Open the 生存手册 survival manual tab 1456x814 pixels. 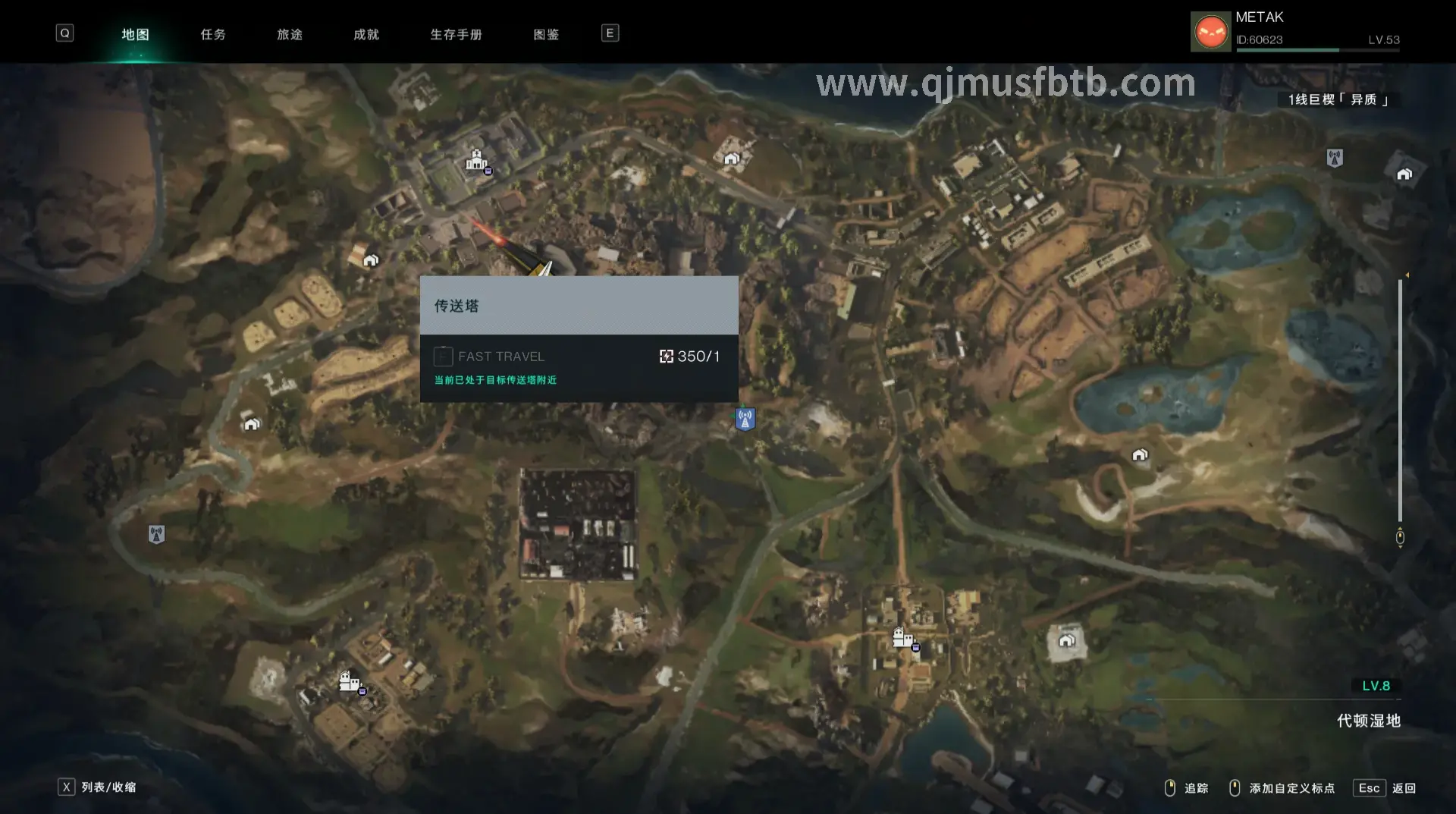pyautogui.click(x=456, y=34)
